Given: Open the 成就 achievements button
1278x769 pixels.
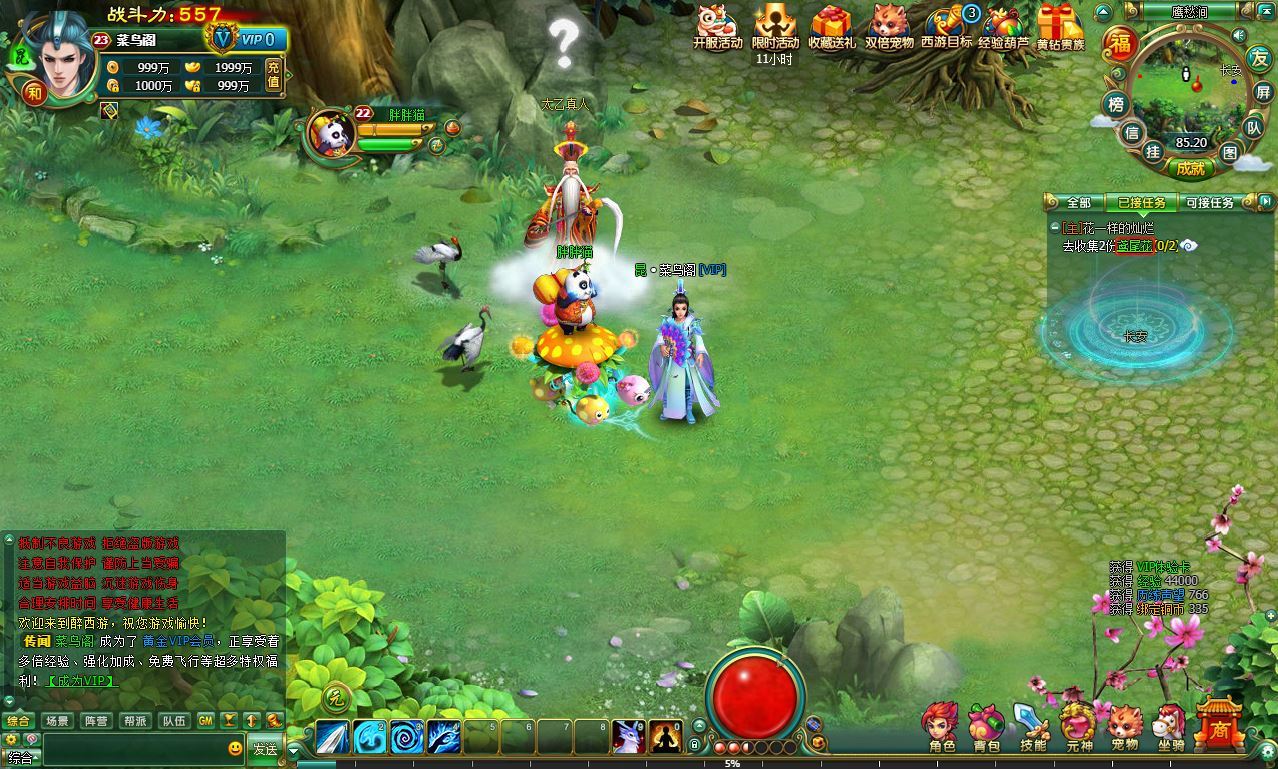Looking at the screenshot, I should pyautogui.click(x=1190, y=169).
